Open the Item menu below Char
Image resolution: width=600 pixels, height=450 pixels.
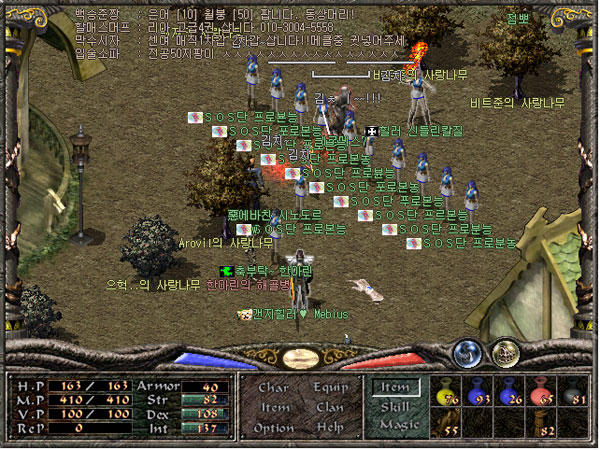coord(275,407)
